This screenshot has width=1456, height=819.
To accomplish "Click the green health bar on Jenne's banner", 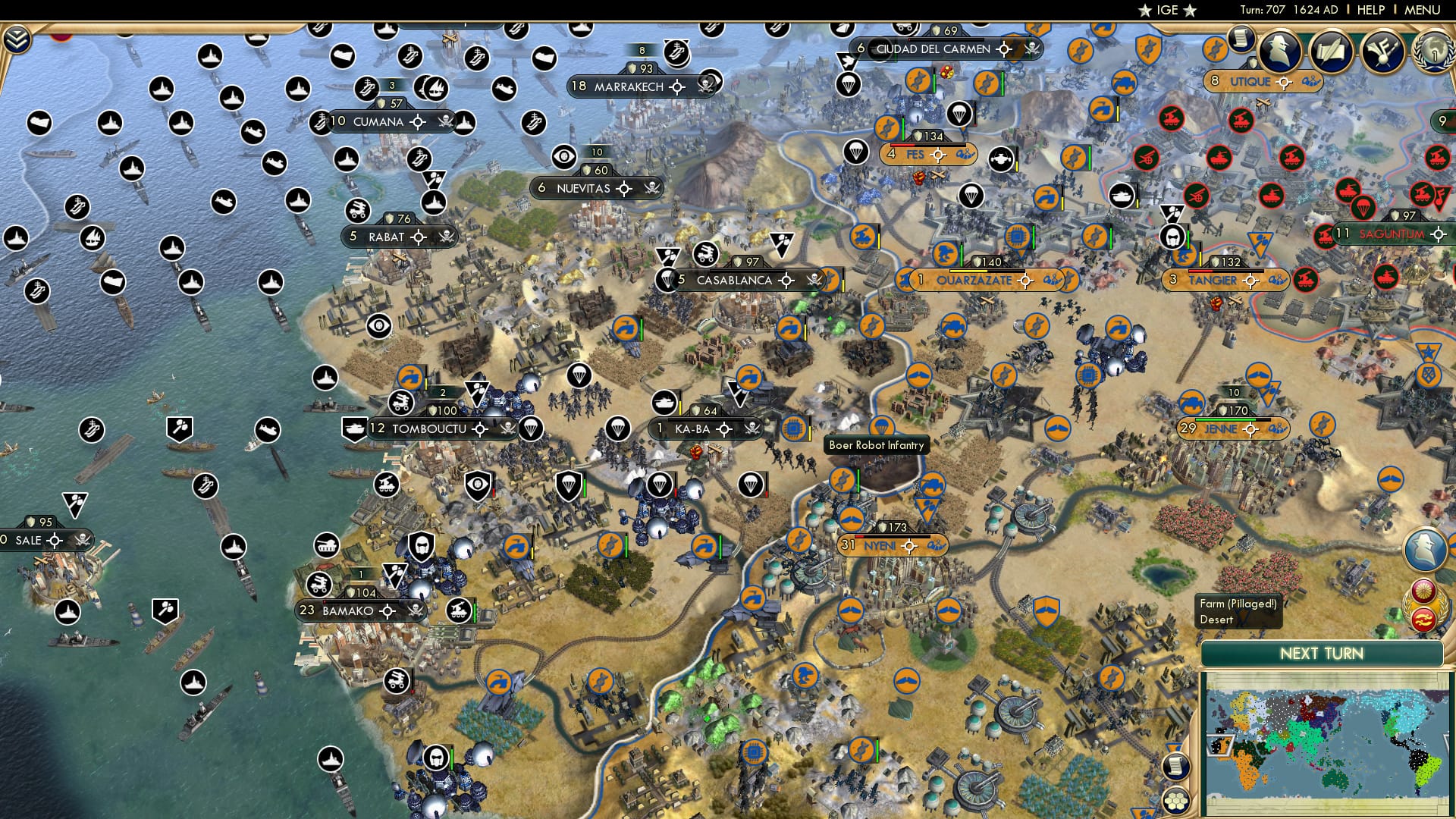I will (x=1225, y=419).
